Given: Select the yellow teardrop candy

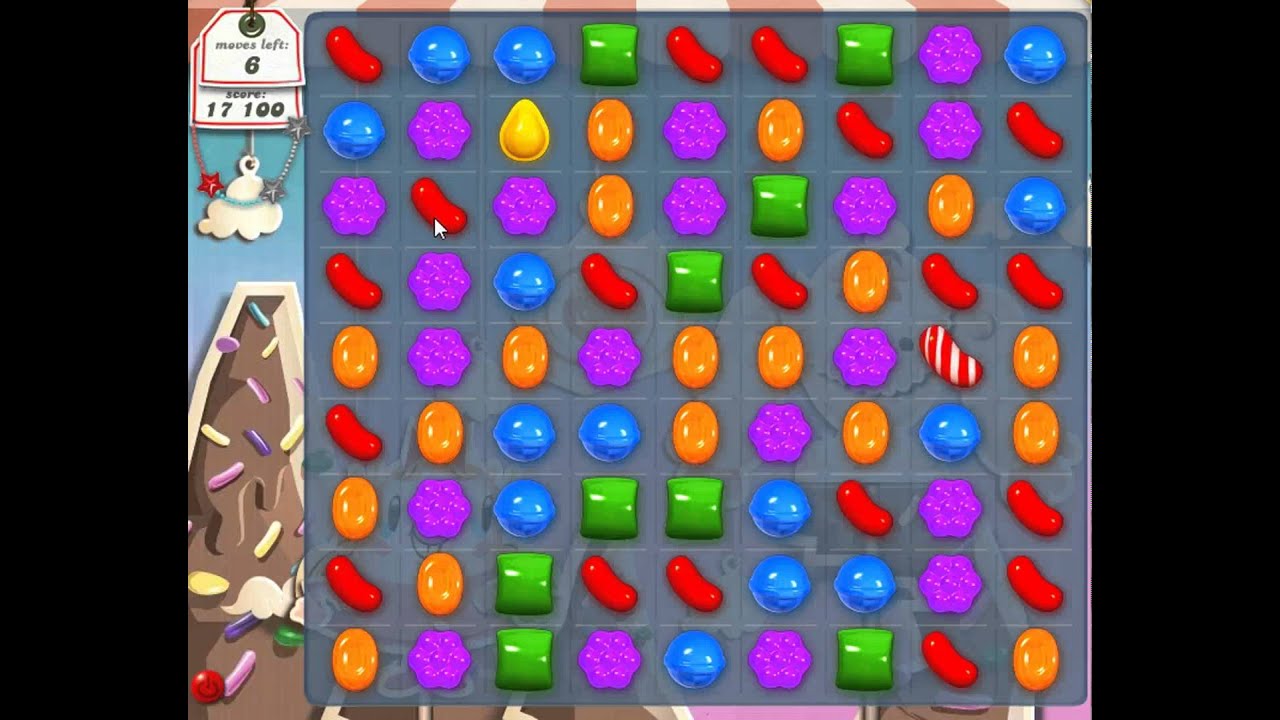Looking at the screenshot, I should (524, 131).
